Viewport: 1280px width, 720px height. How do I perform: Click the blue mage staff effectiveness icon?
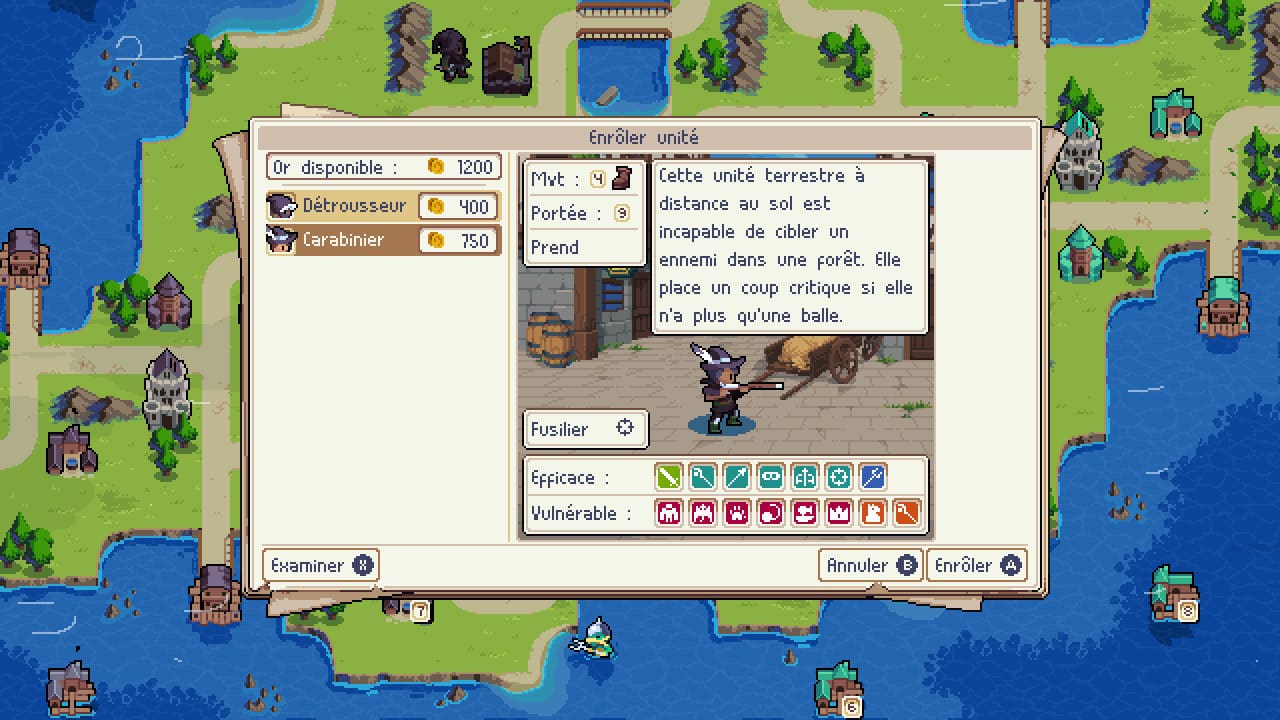click(x=872, y=476)
